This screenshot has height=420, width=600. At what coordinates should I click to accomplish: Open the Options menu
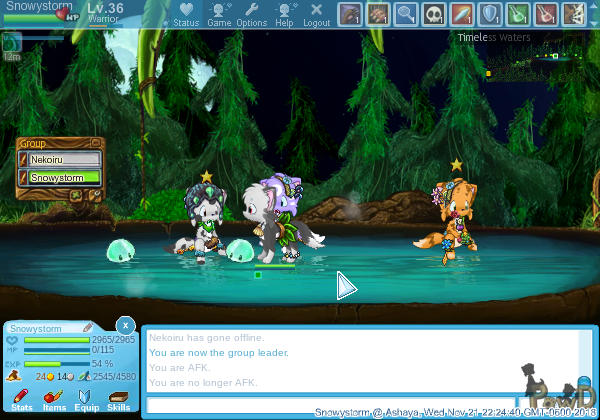tap(251, 15)
